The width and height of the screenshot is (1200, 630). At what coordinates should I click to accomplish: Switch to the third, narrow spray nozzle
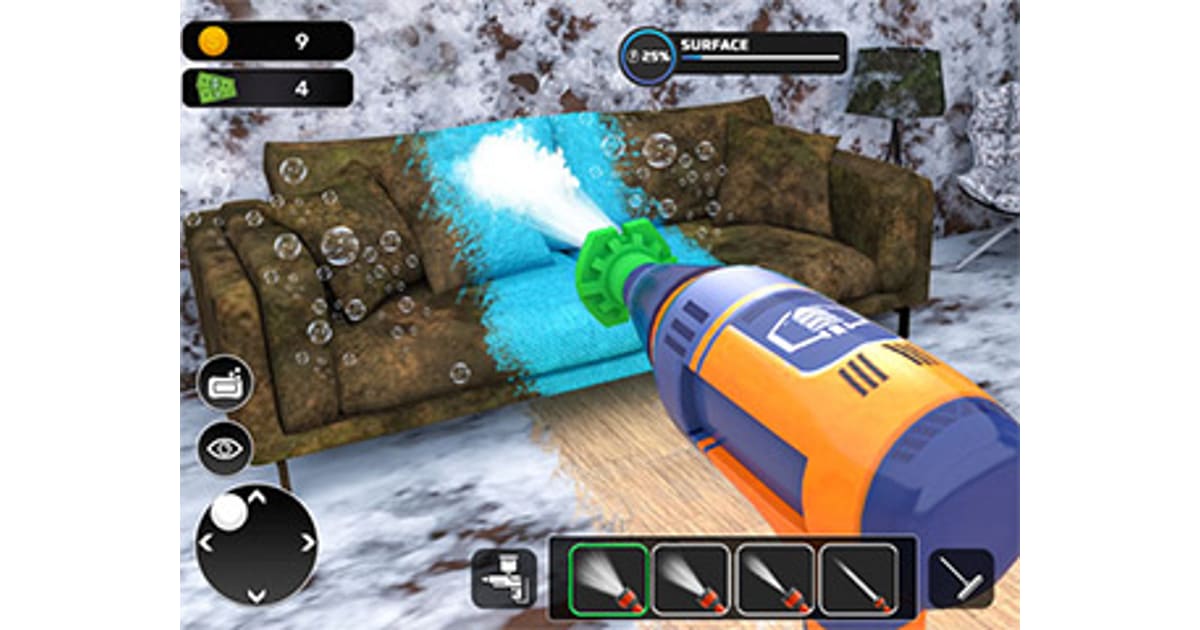[776, 579]
